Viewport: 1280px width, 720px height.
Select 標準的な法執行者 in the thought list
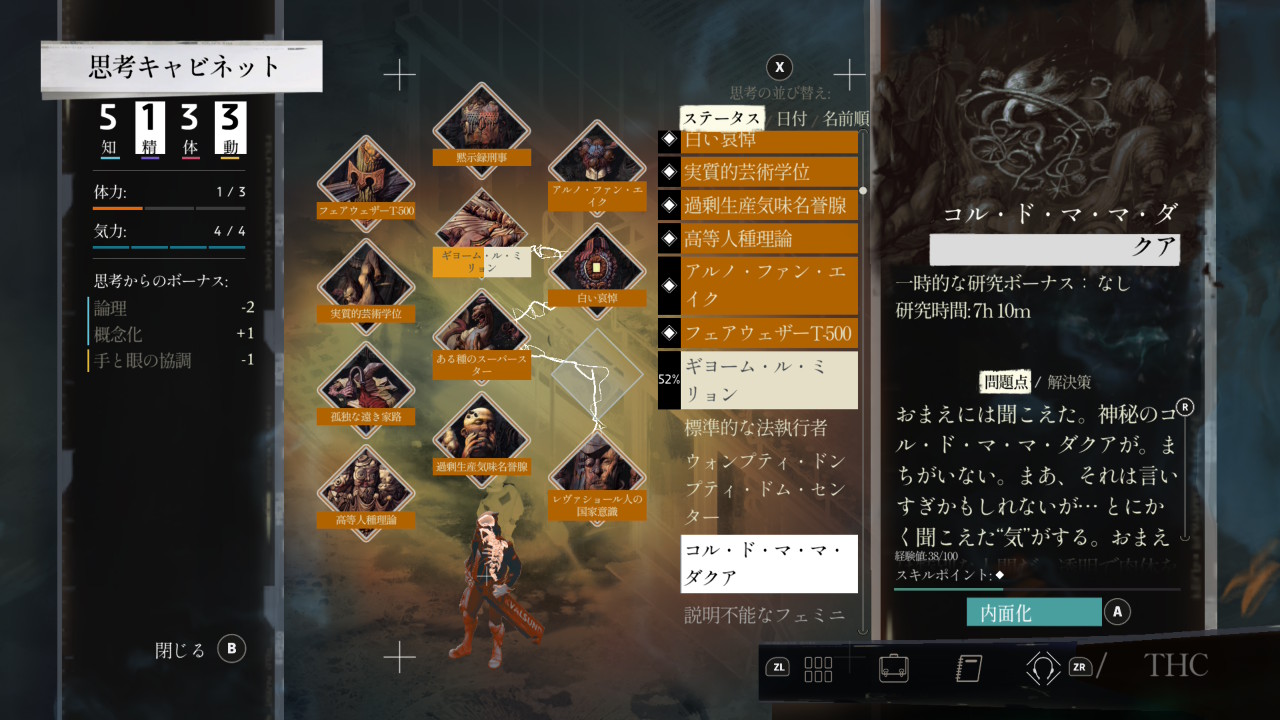(x=757, y=428)
